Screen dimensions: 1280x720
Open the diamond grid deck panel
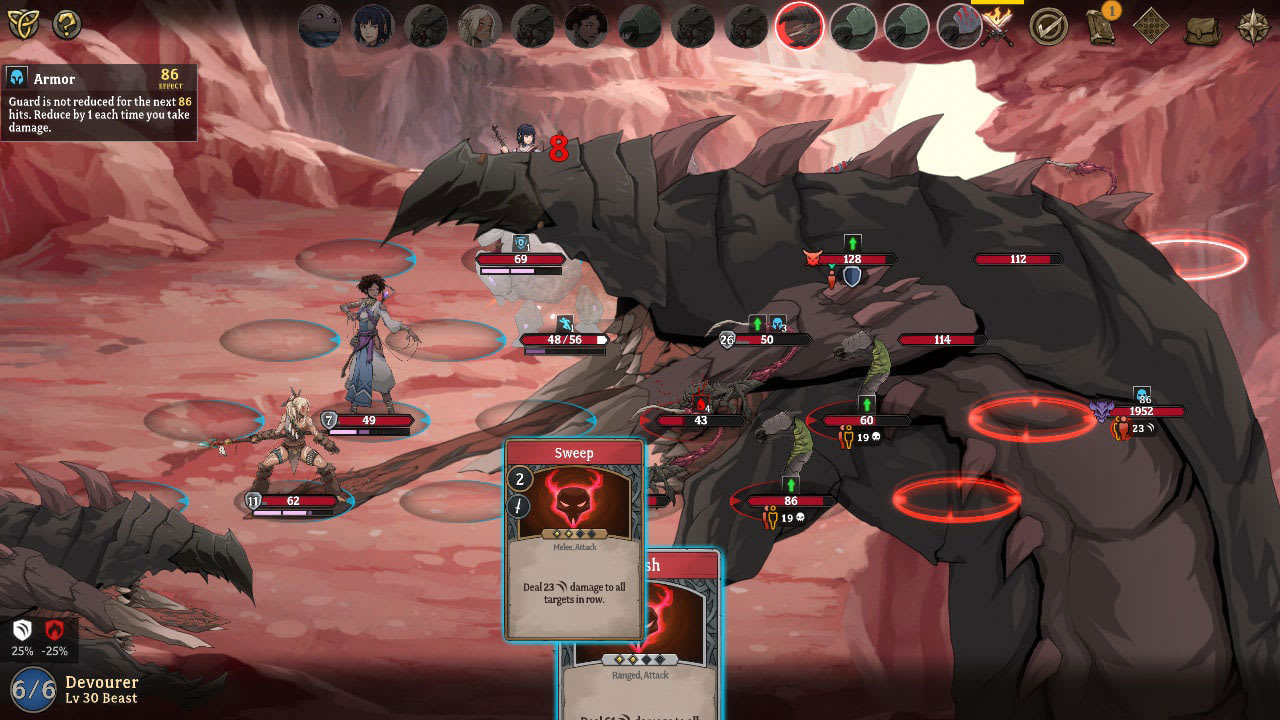(1150, 27)
